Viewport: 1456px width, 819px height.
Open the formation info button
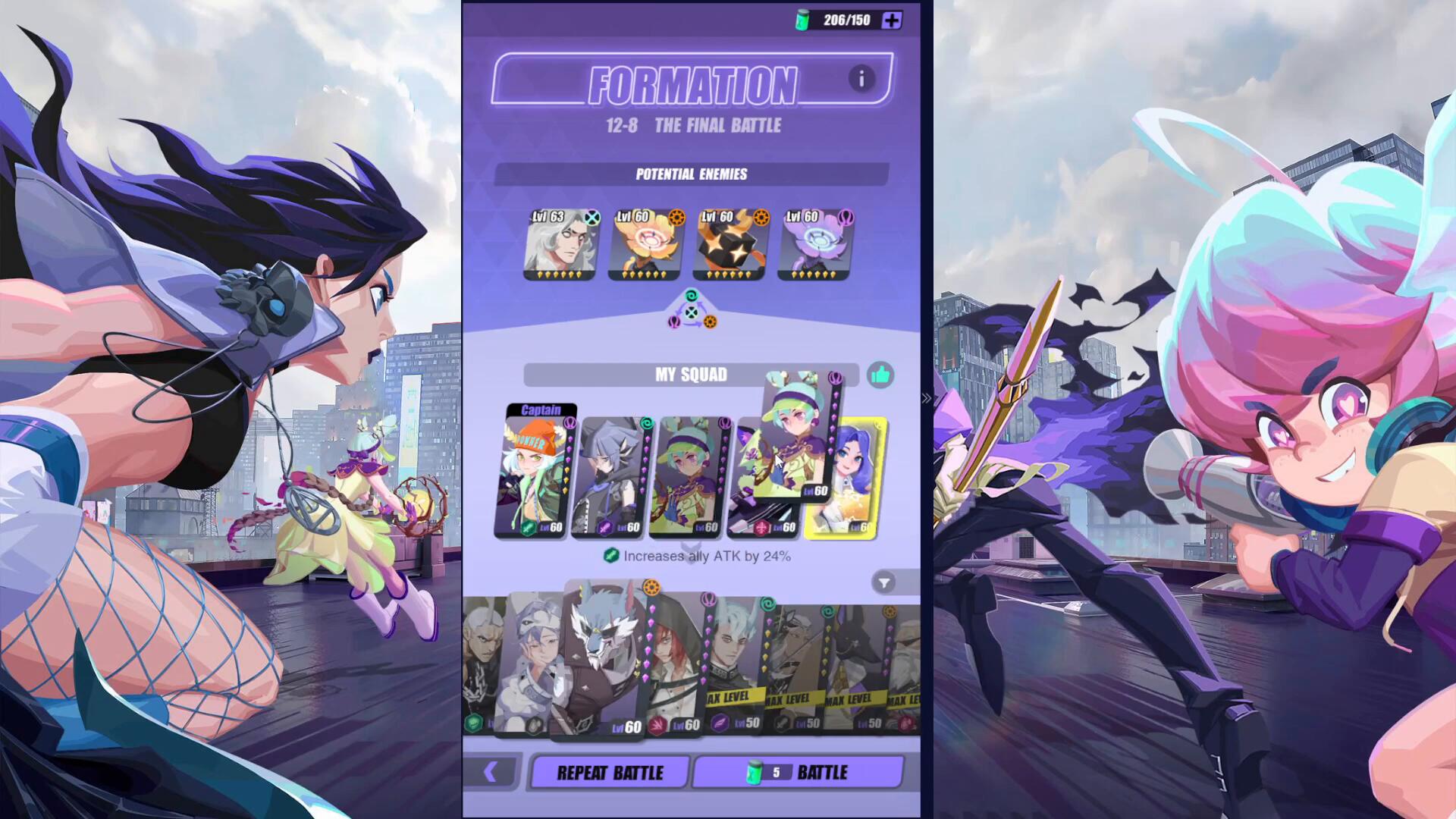point(861,79)
